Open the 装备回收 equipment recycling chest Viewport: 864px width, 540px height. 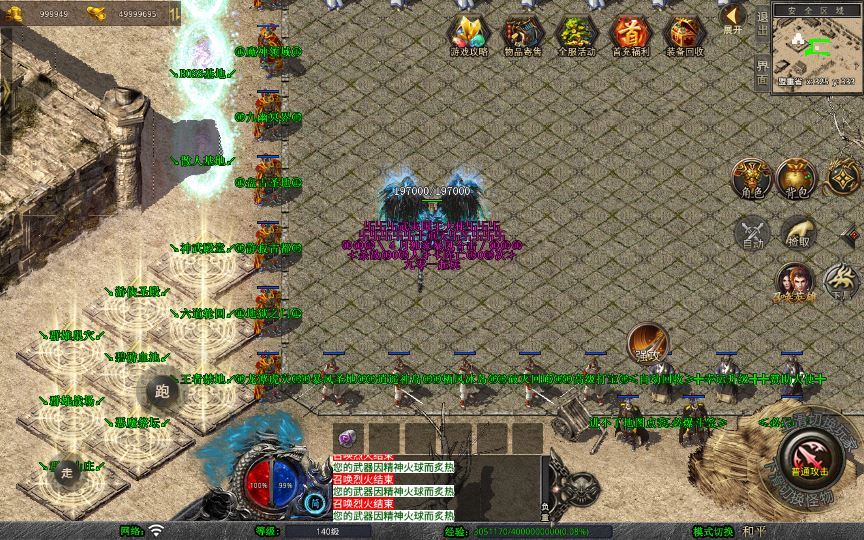click(684, 36)
